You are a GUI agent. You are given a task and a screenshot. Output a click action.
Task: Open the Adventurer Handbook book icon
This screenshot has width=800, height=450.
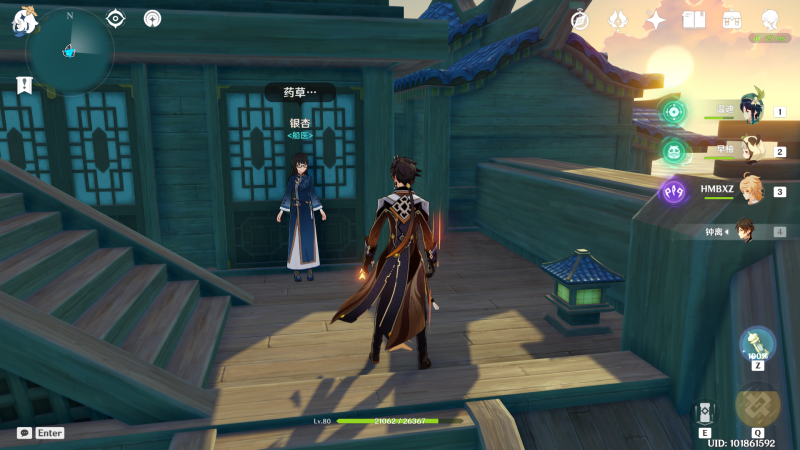click(x=694, y=19)
